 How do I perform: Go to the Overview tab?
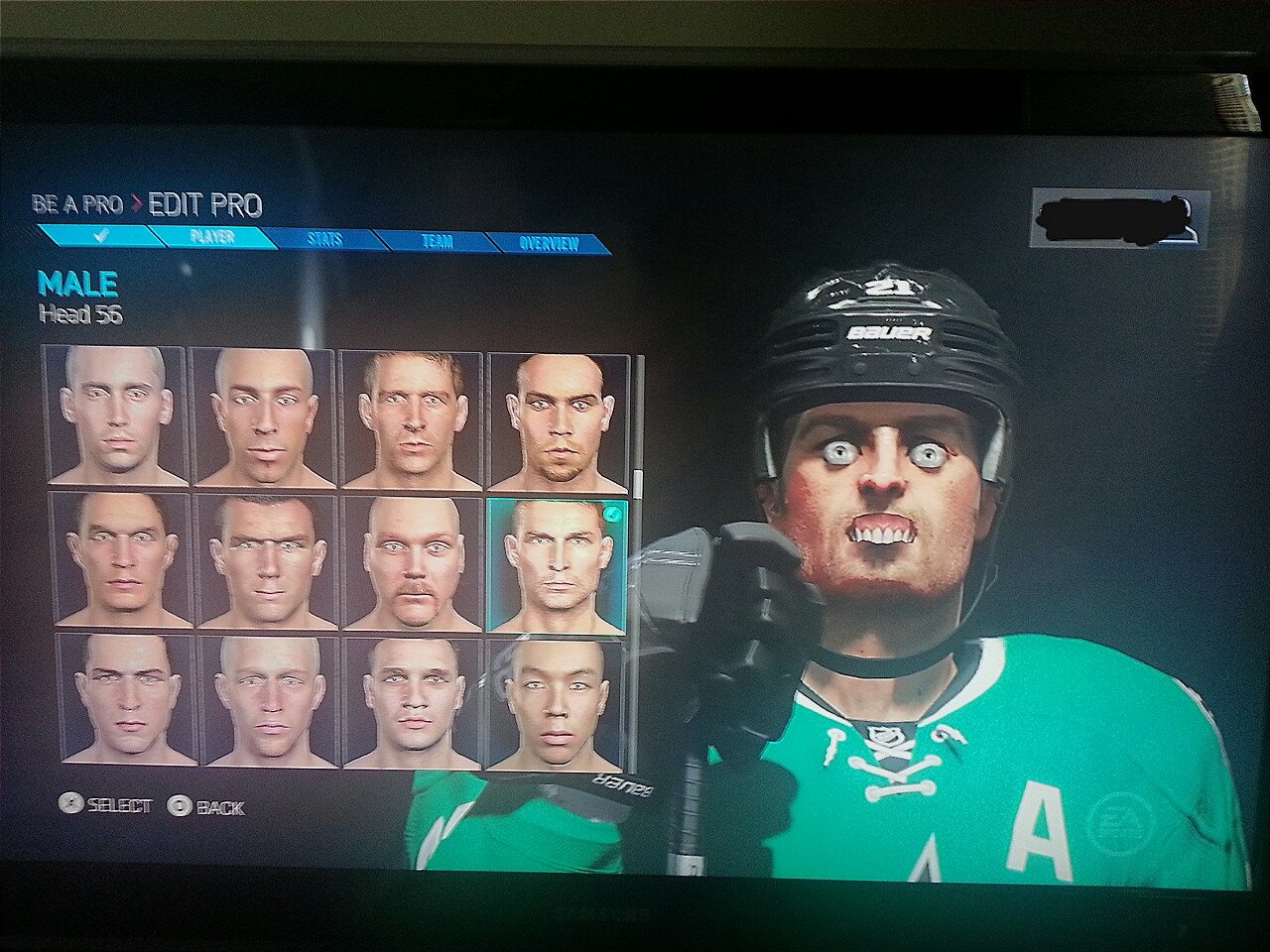[x=548, y=243]
